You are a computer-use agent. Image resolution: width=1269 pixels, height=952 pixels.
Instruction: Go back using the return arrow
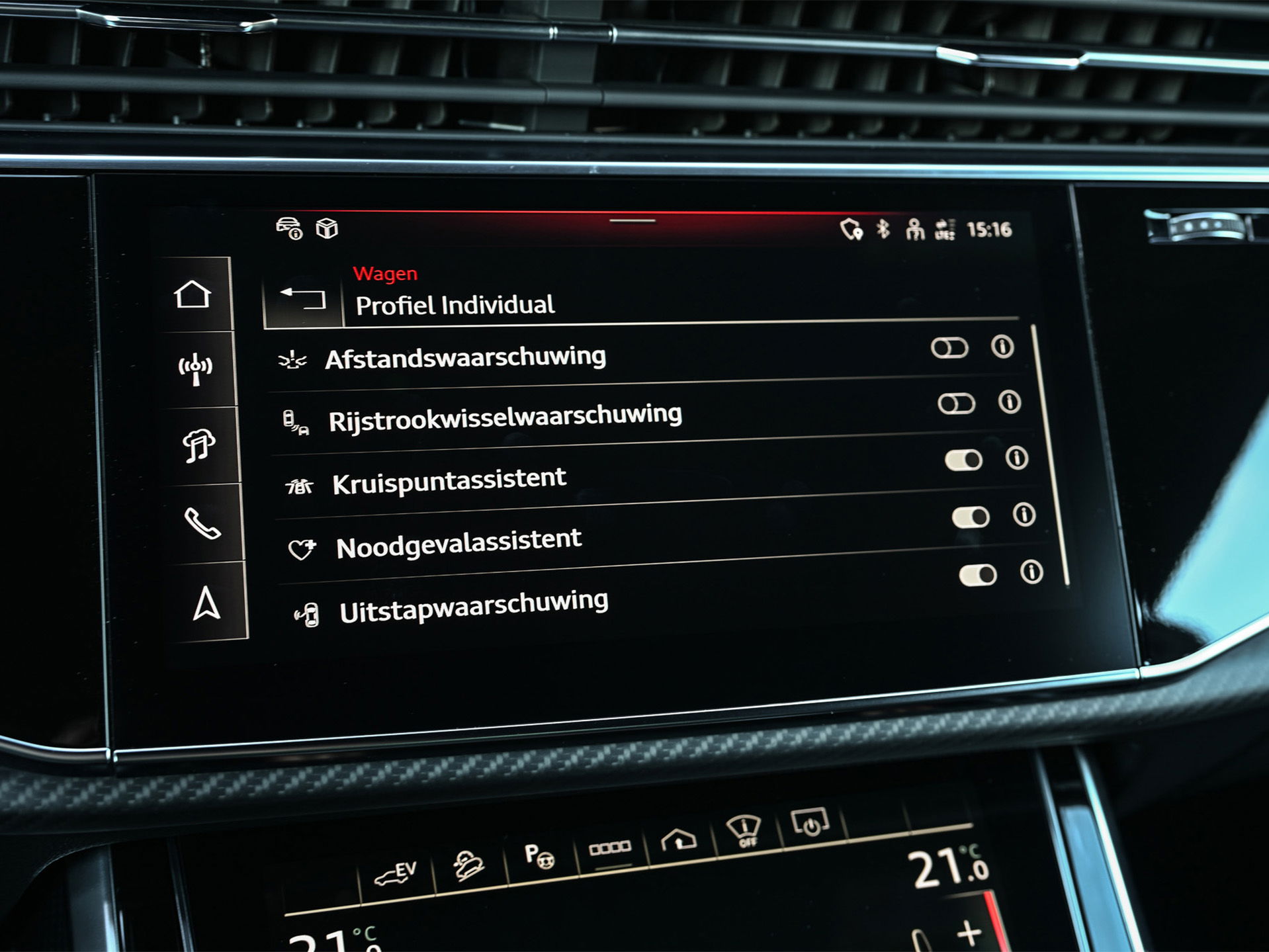coord(304,300)
